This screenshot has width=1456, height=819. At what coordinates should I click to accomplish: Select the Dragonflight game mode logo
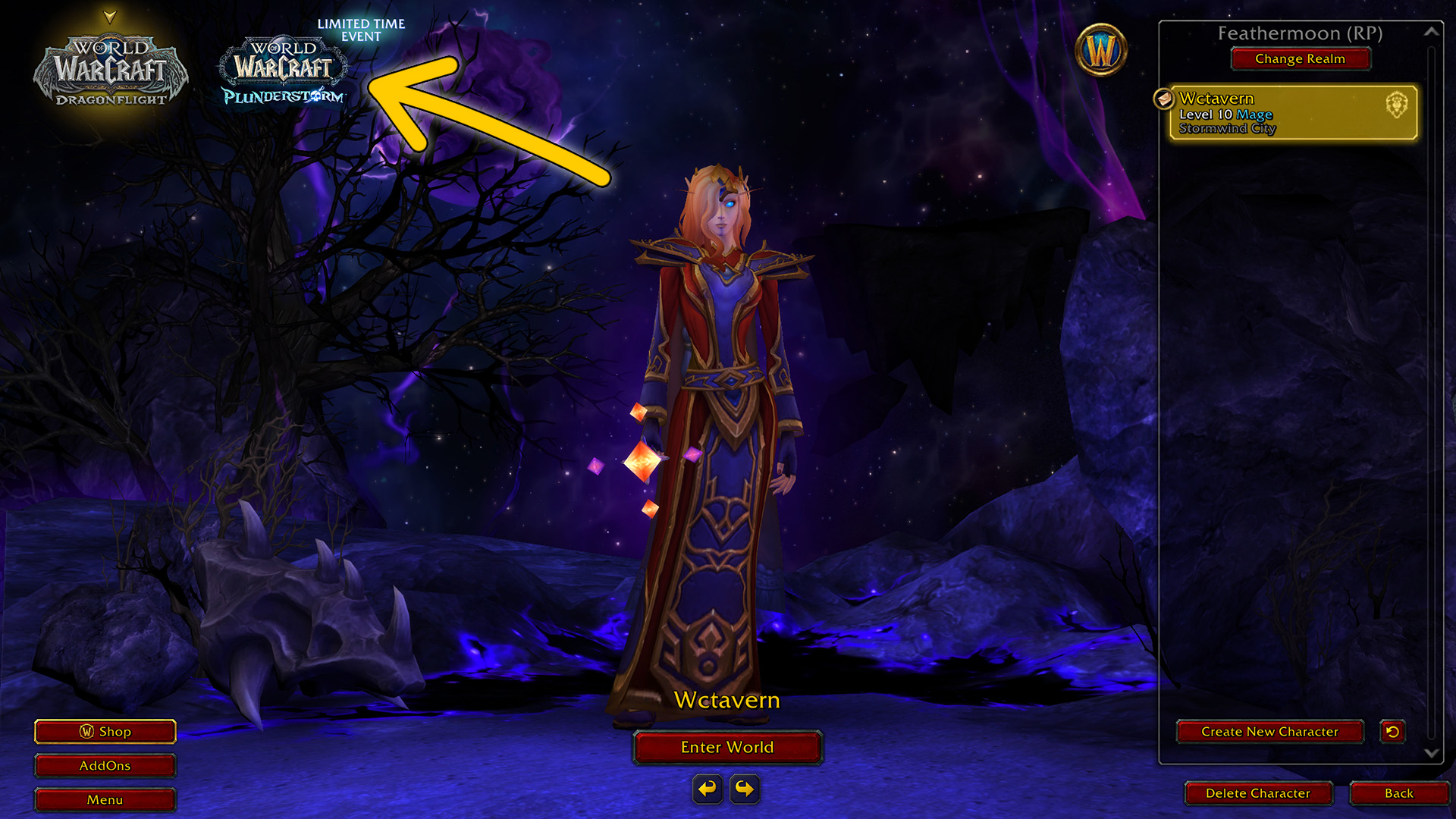coord(111,70)
